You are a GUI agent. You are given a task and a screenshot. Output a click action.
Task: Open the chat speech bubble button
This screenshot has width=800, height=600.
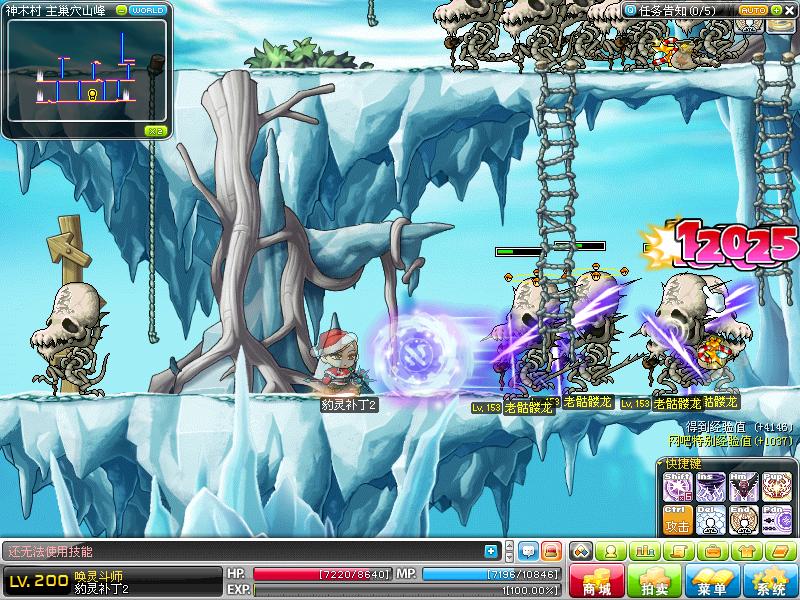tap(528, 551)
